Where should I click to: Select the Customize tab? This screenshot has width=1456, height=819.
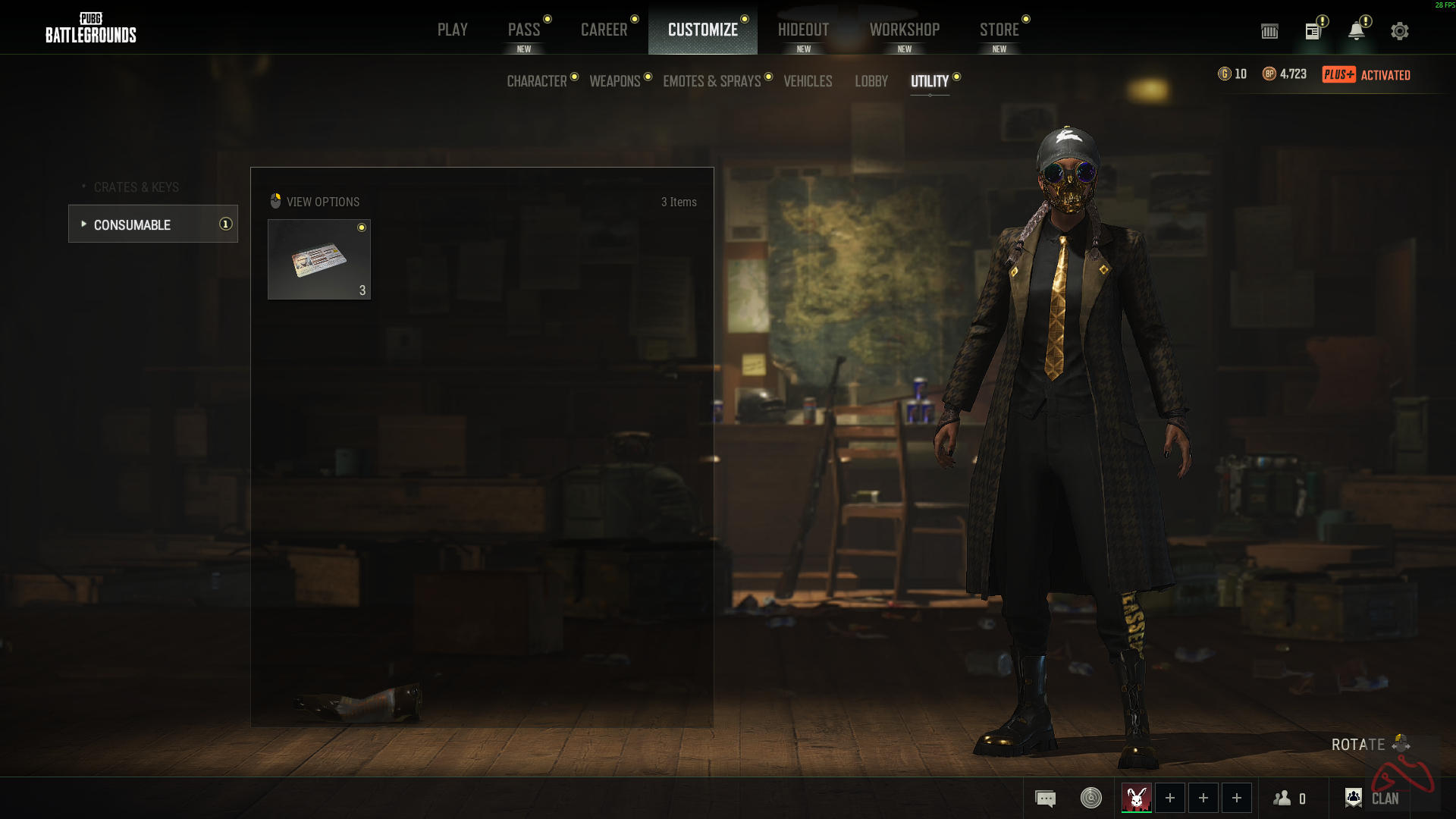702,30
